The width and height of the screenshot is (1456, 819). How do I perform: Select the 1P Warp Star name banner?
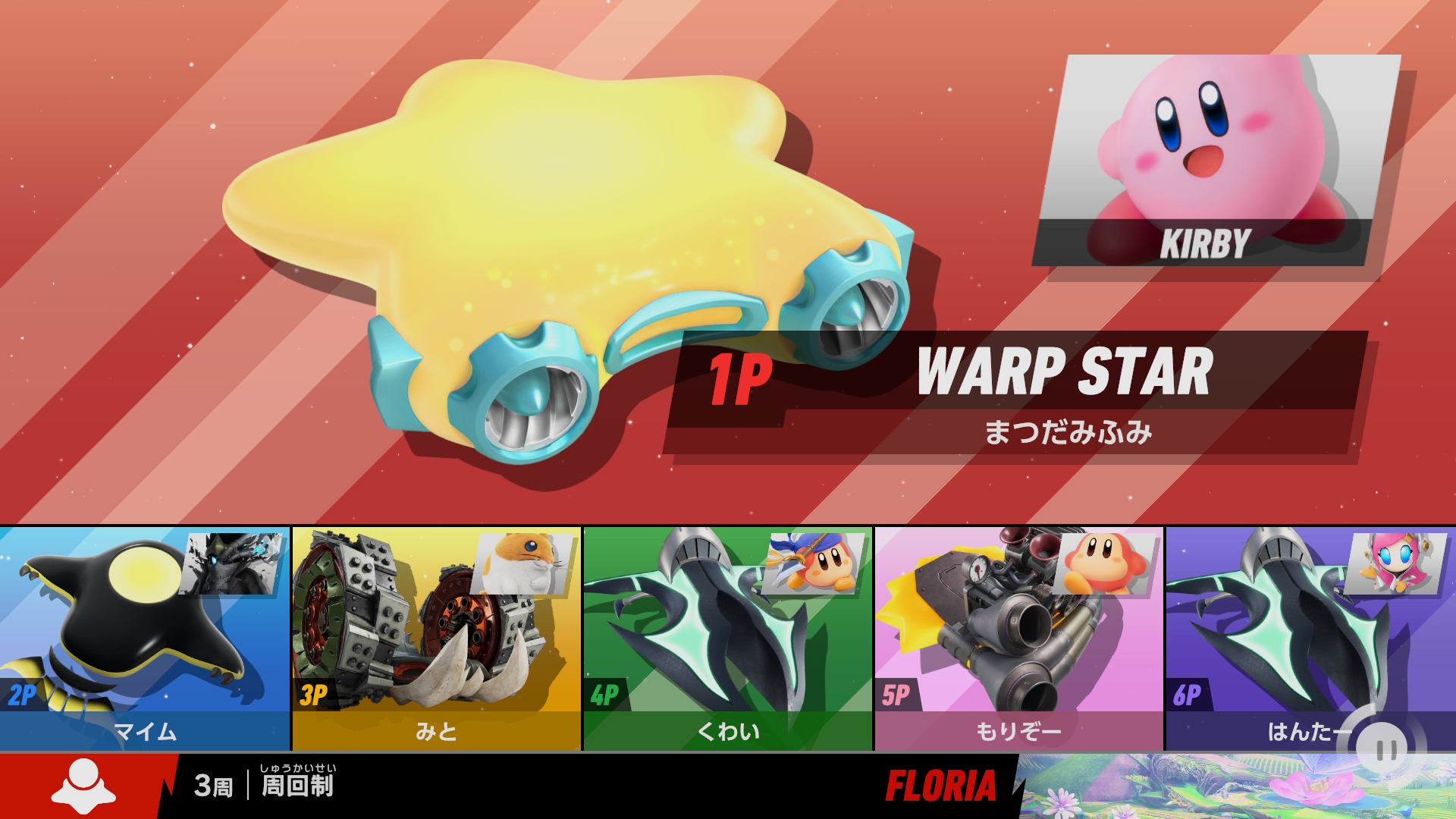[x=1016, y=392]
